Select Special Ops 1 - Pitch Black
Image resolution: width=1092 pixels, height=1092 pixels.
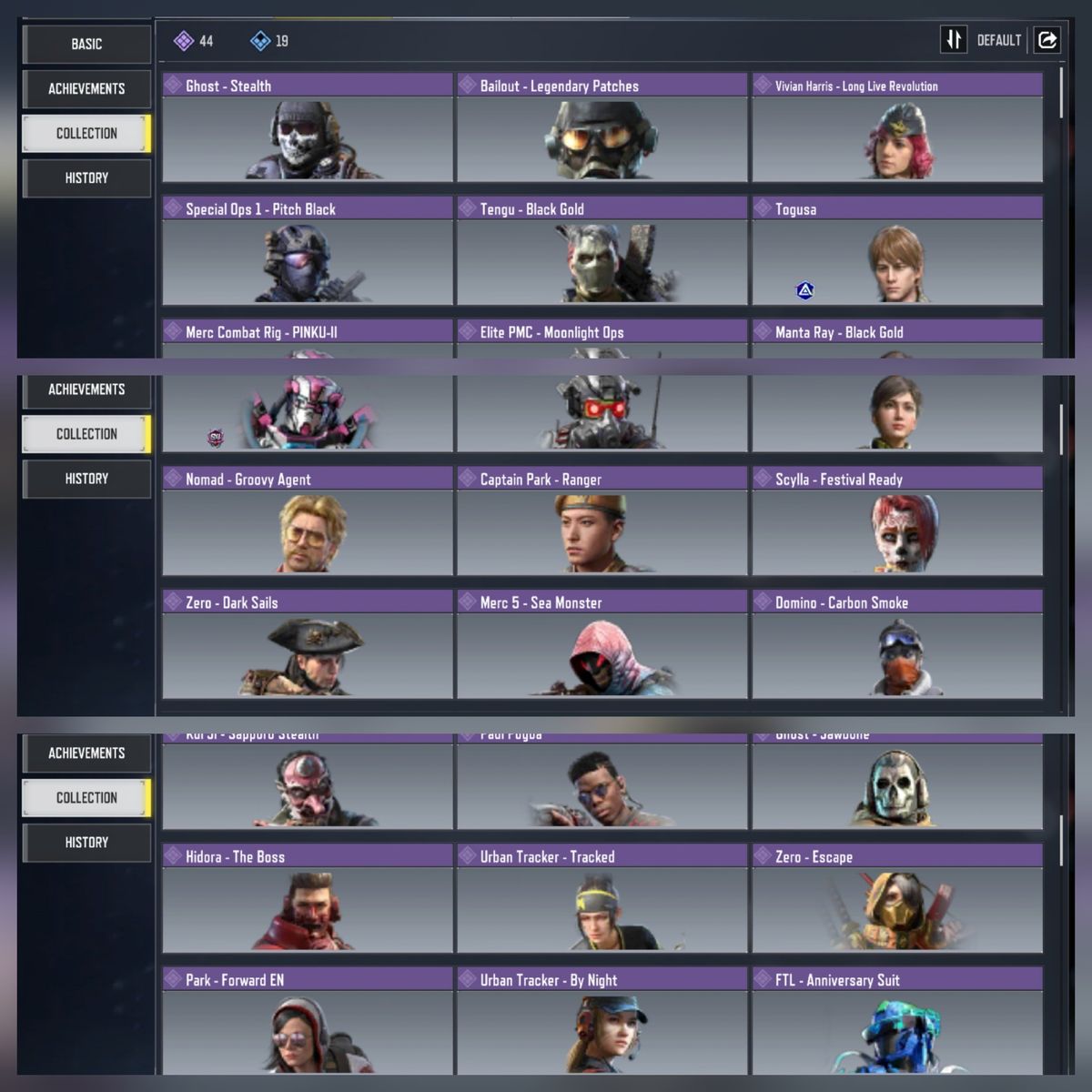click(308, 251)
